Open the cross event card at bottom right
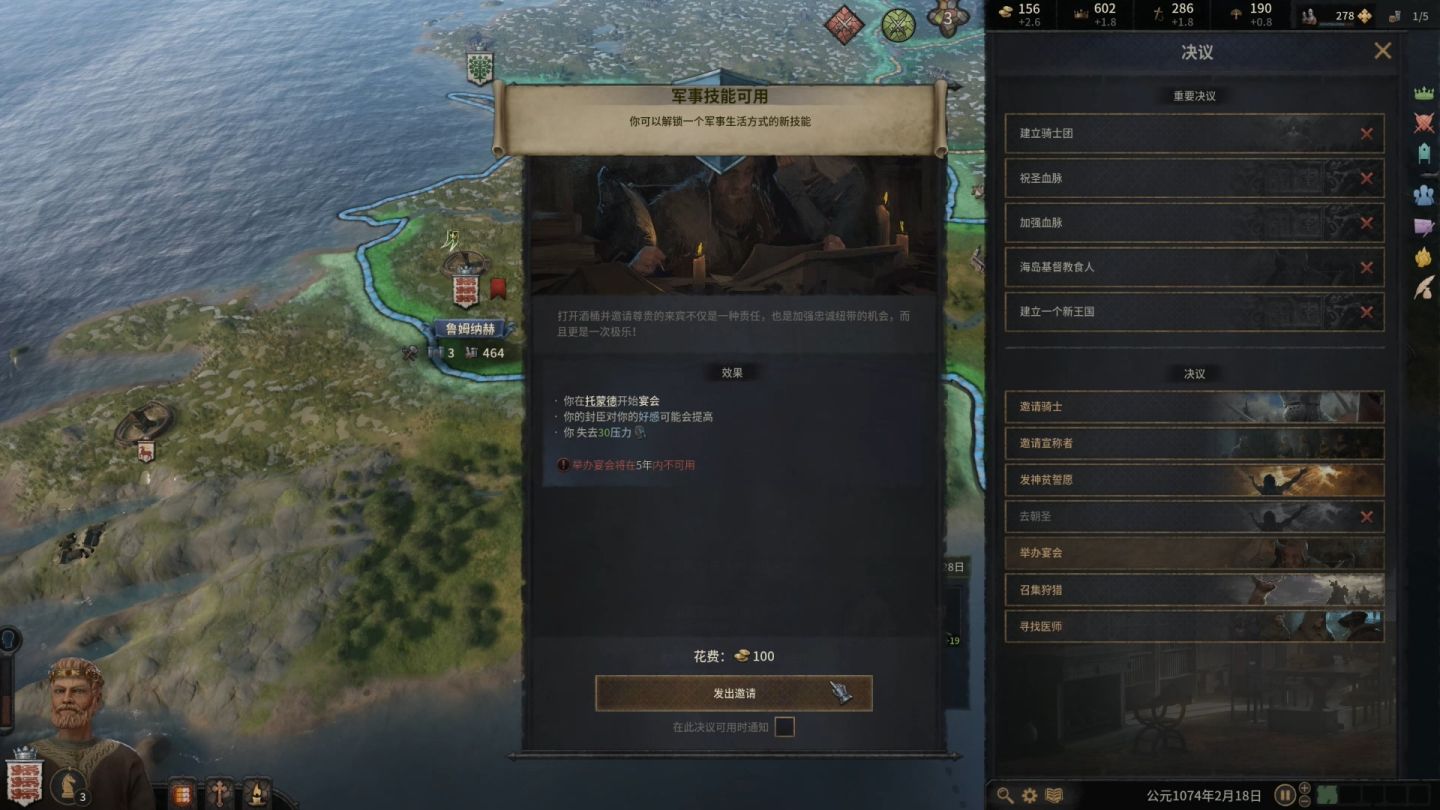 tap(220, 793)
